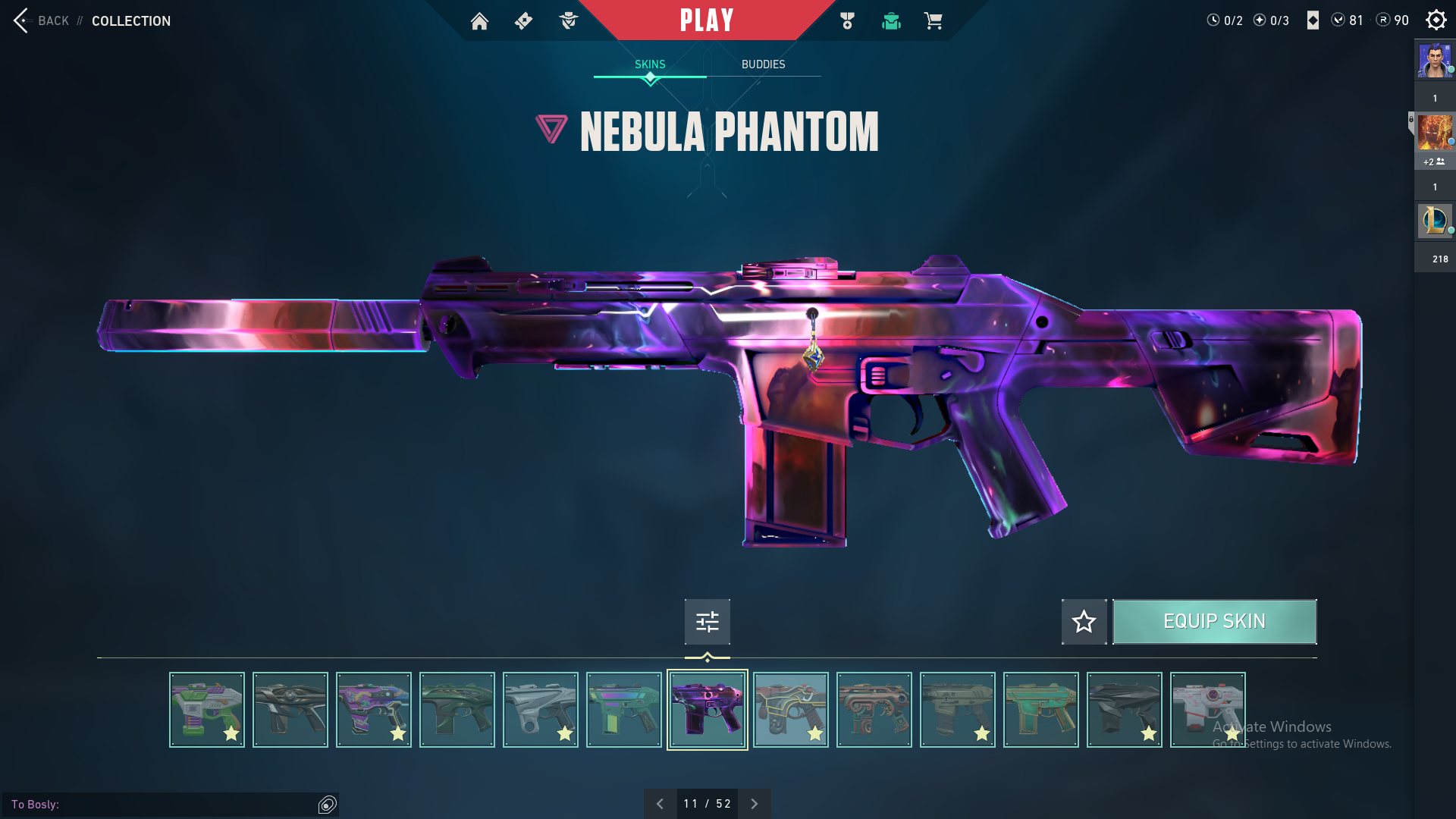The image size is (1456, 819).
Task: Choose the white and red Phantom thumbnail
Action: (1207, 710)
